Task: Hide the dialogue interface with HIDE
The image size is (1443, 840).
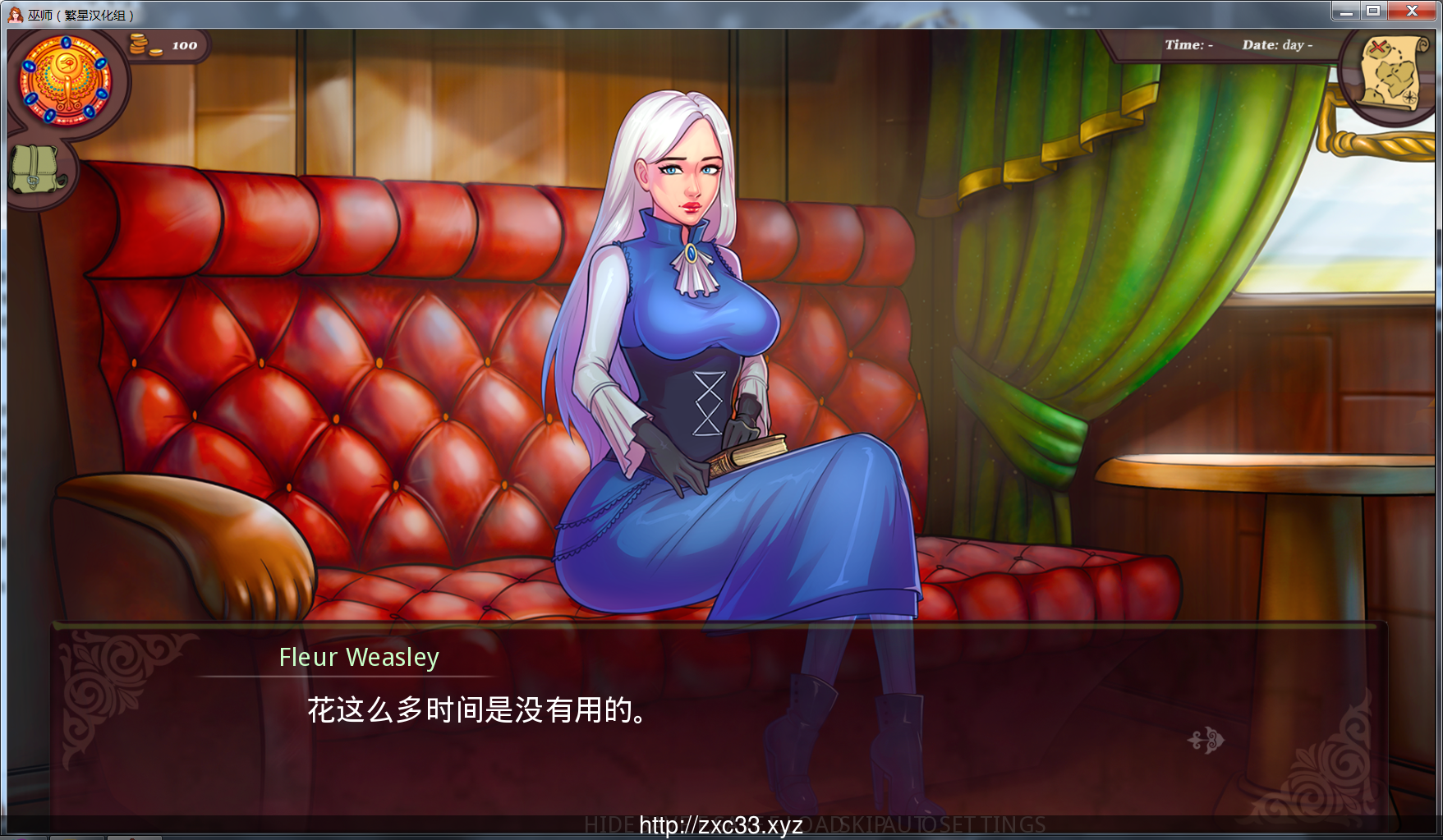Action: click(x=608, y=823)
